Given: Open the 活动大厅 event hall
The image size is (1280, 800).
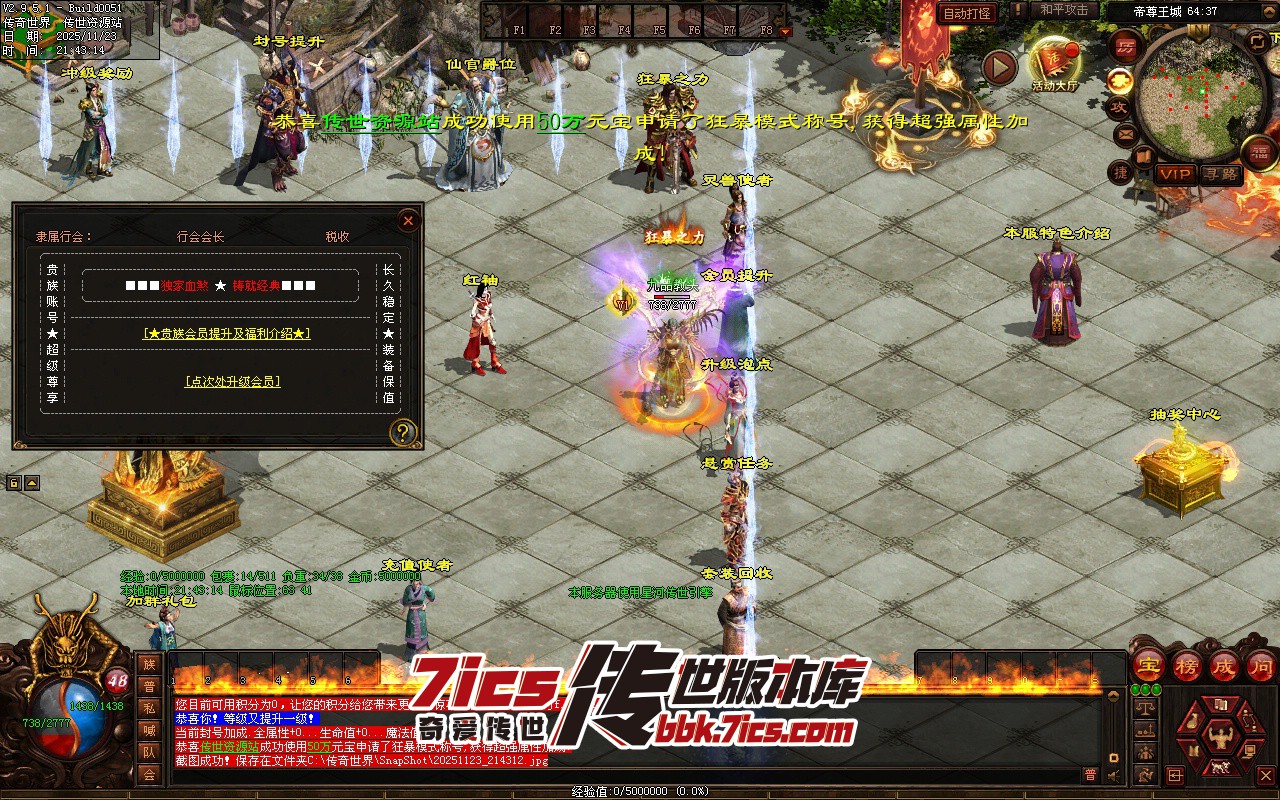Looking at the screenshot, I should [1055, 63].
